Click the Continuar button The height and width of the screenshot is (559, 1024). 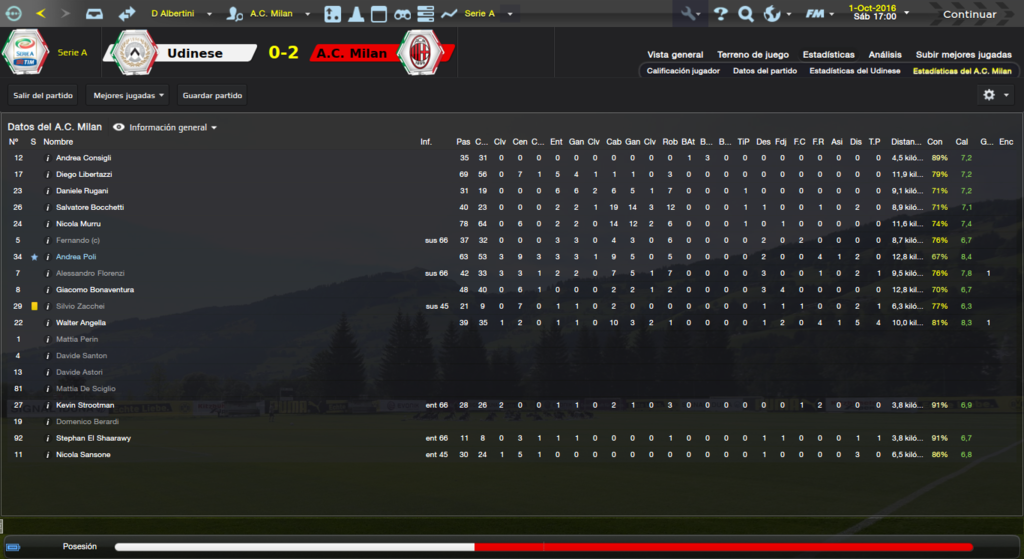coord(969,14)
